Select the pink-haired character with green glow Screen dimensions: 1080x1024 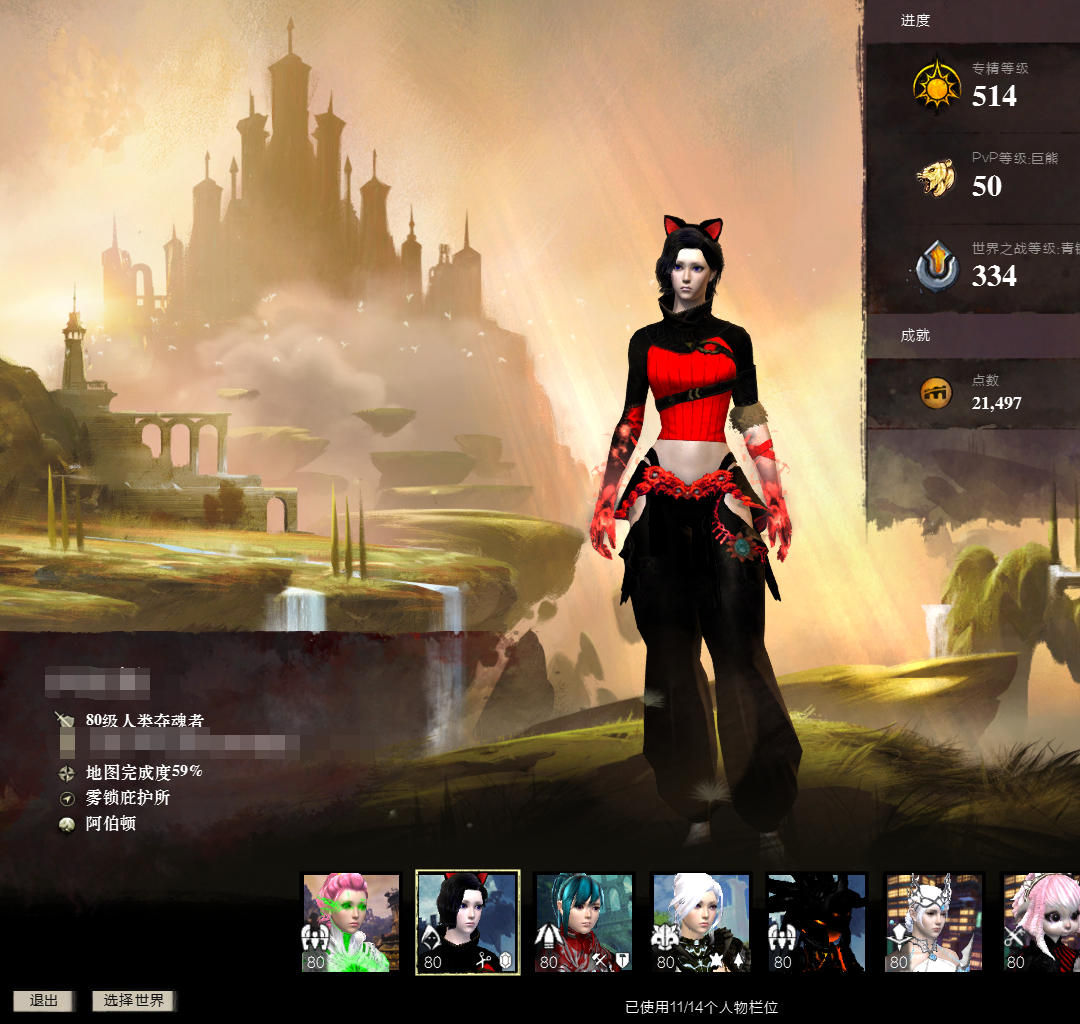click(x=351, y=923)
